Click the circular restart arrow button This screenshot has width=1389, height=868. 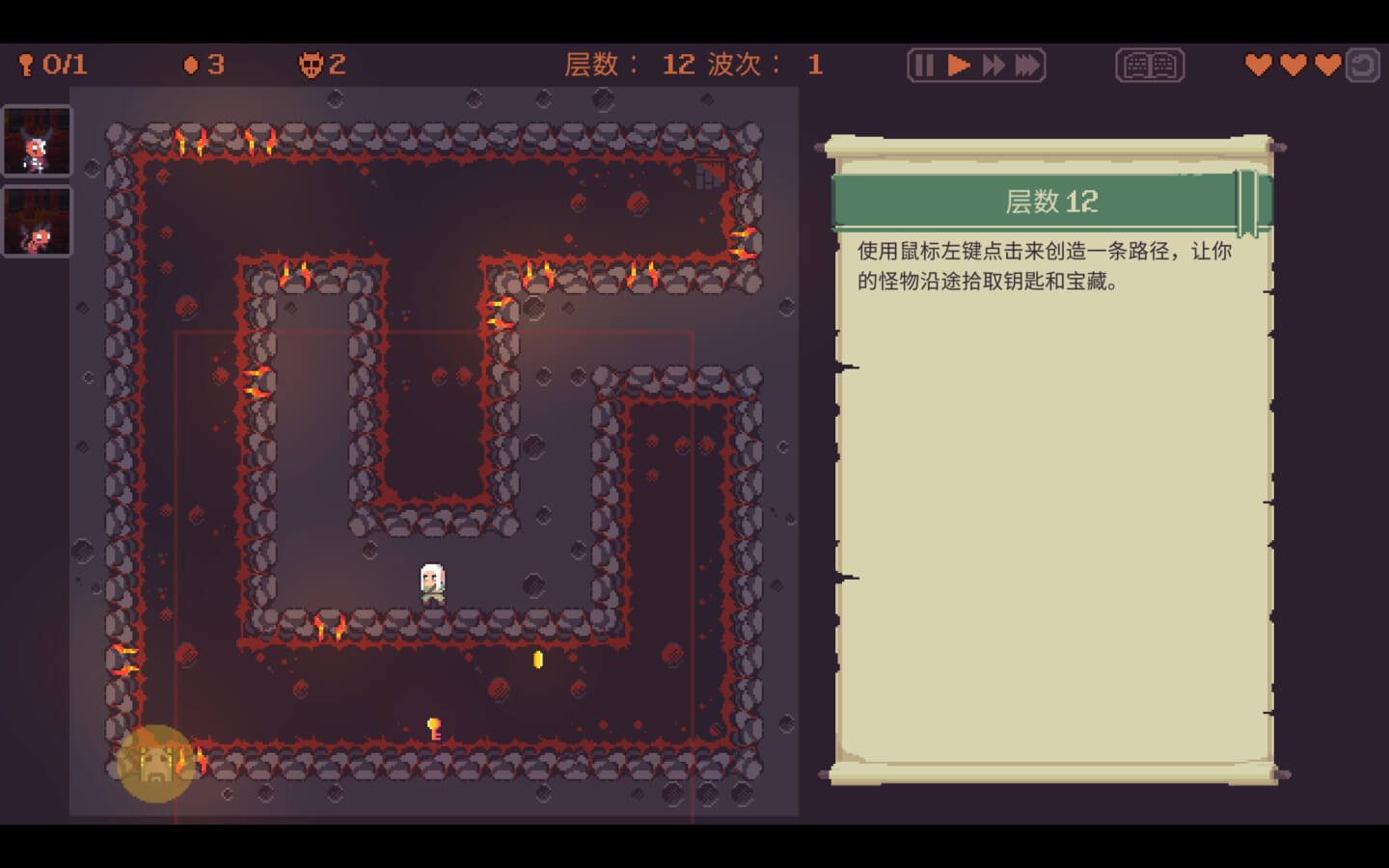(x=1362, y=66)
